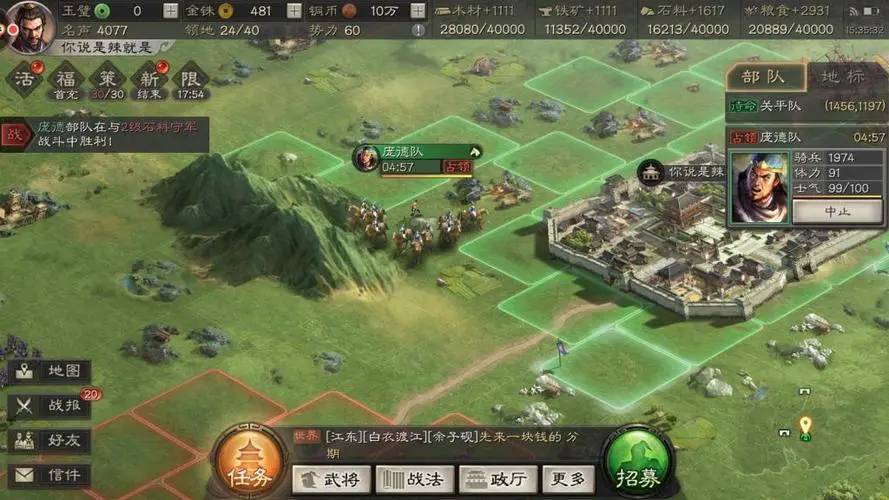Click 中止 to halt 庞德队
The width and height of the screenshot is (889, 500).
[x=837, y=211]
